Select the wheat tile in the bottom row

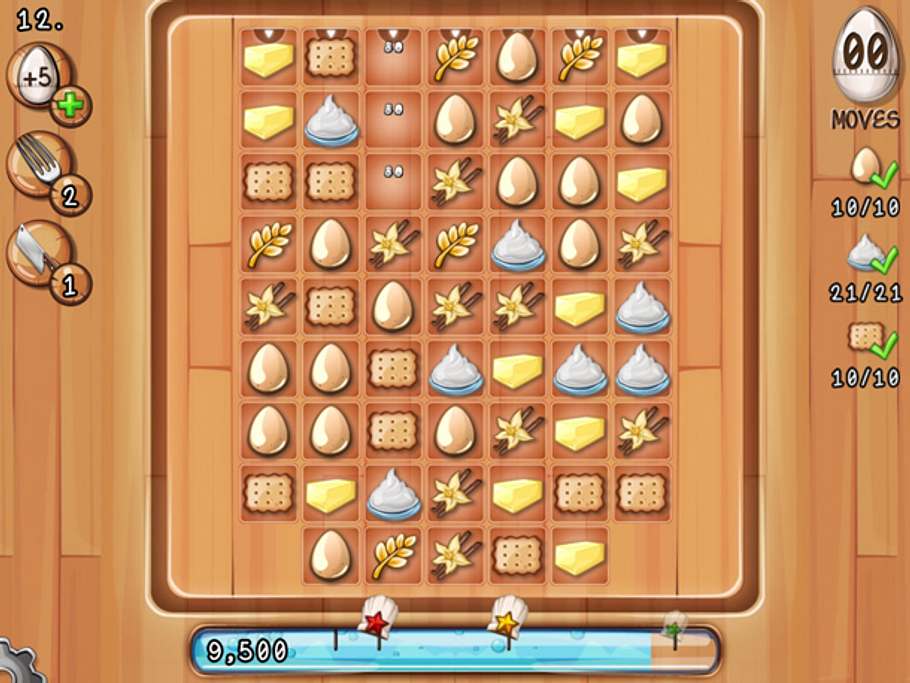393,556
